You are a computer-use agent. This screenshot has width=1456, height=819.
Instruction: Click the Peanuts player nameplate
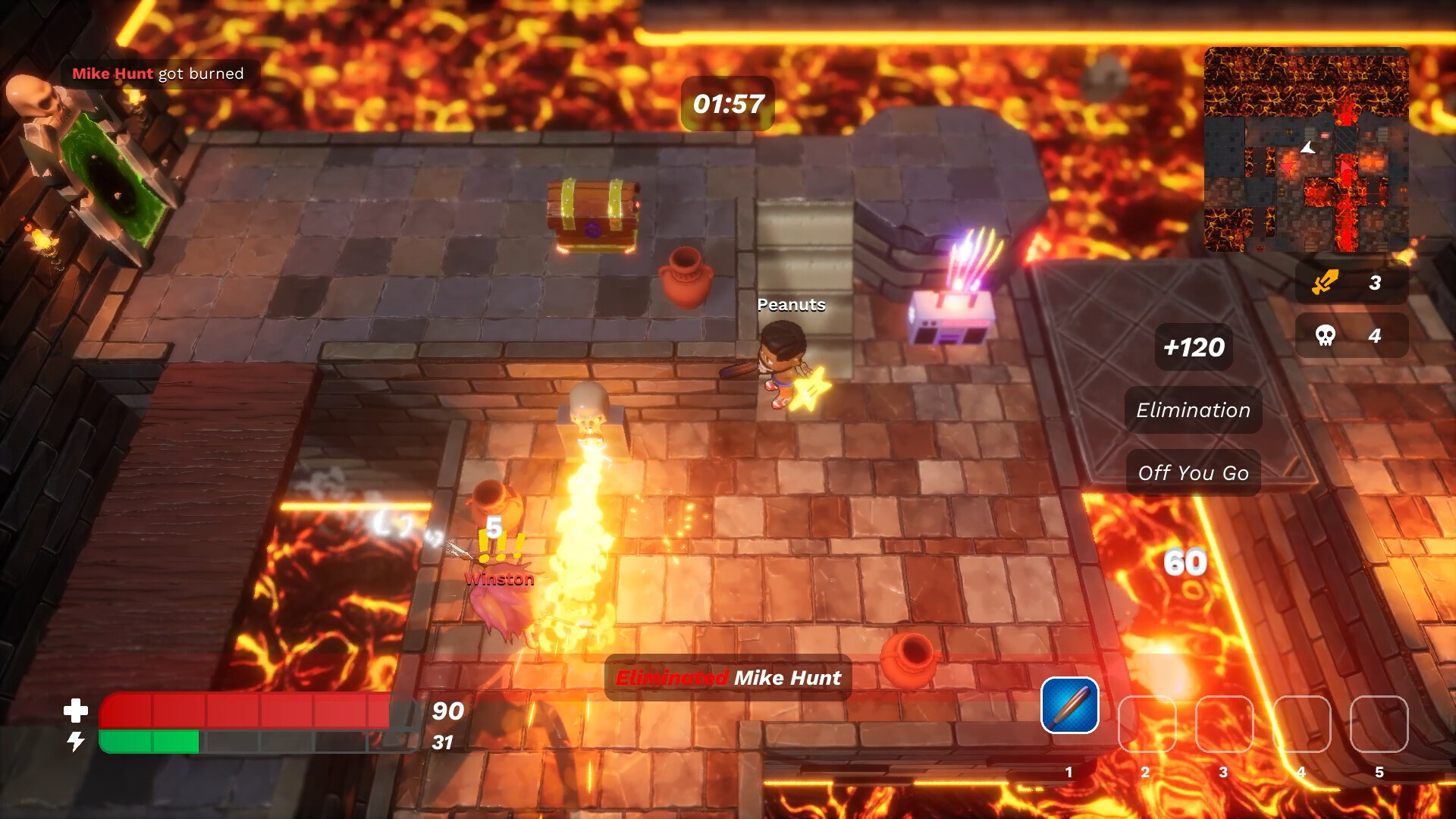(x=791, y=305)
